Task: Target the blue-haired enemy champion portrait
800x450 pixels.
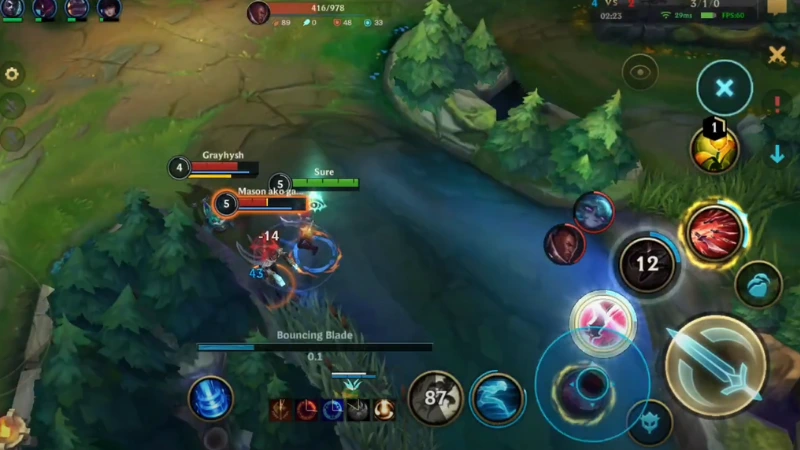Action: (594, 212)
